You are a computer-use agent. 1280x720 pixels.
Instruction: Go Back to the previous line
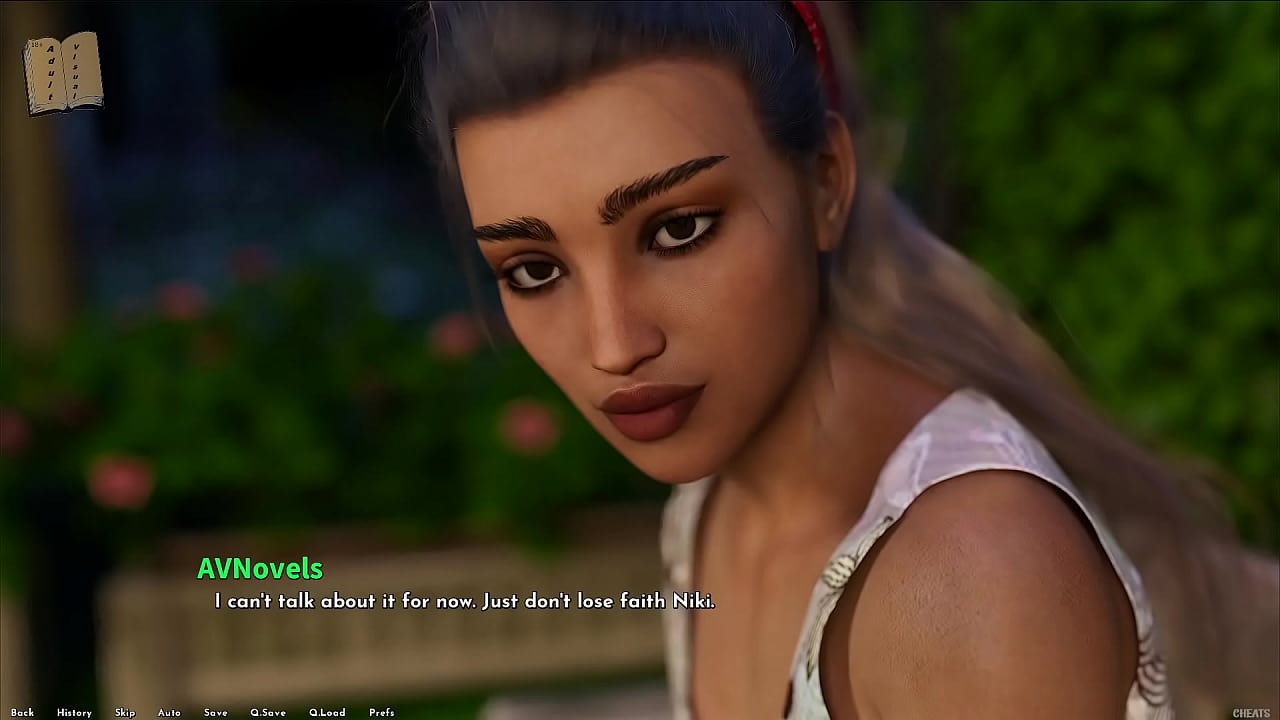22,713
